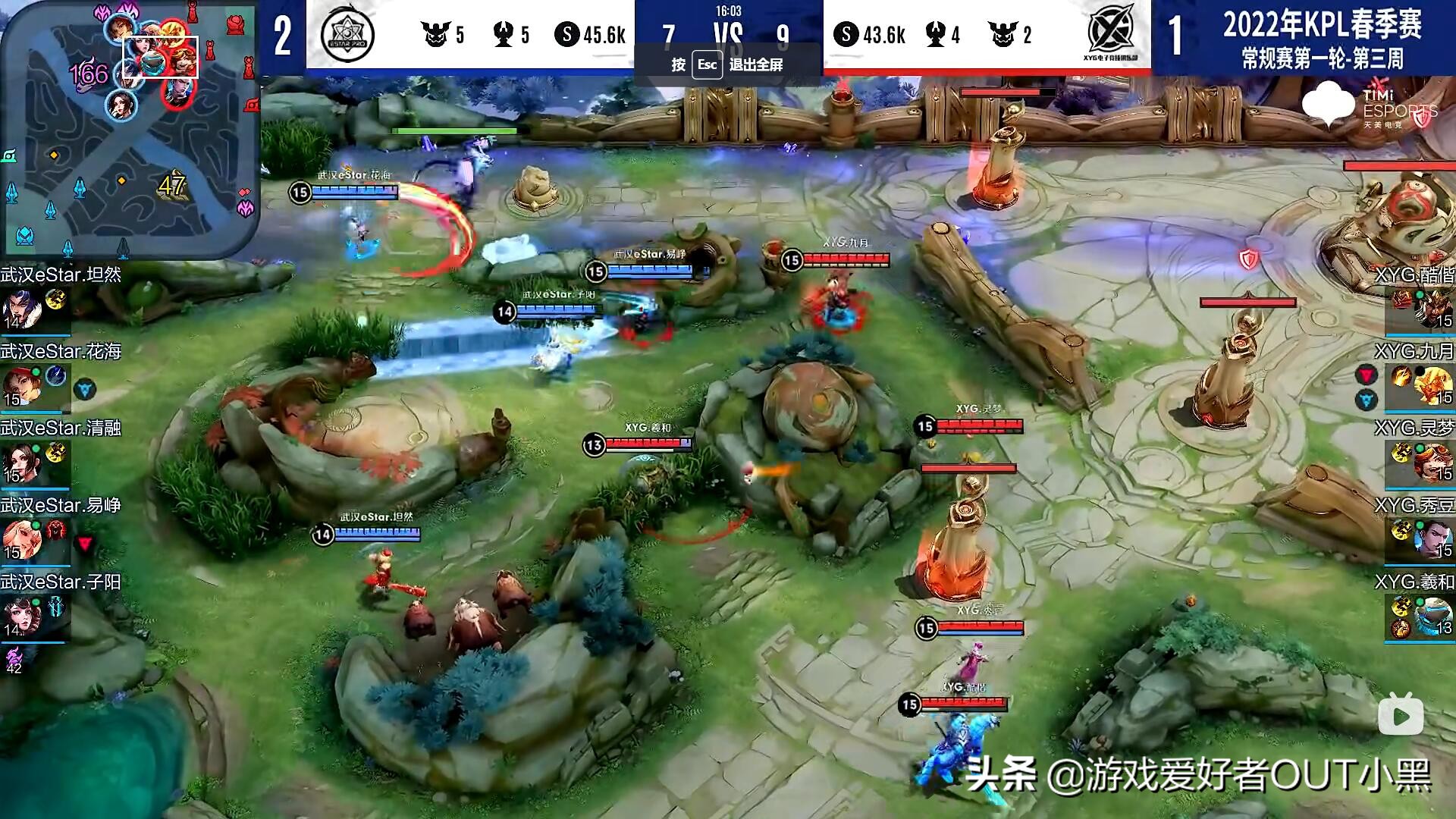Select 武汉eStar.花海's hero portrait
Image resolution: width=1456 pixels, height=819 pixels.
(x=23, y=385)
